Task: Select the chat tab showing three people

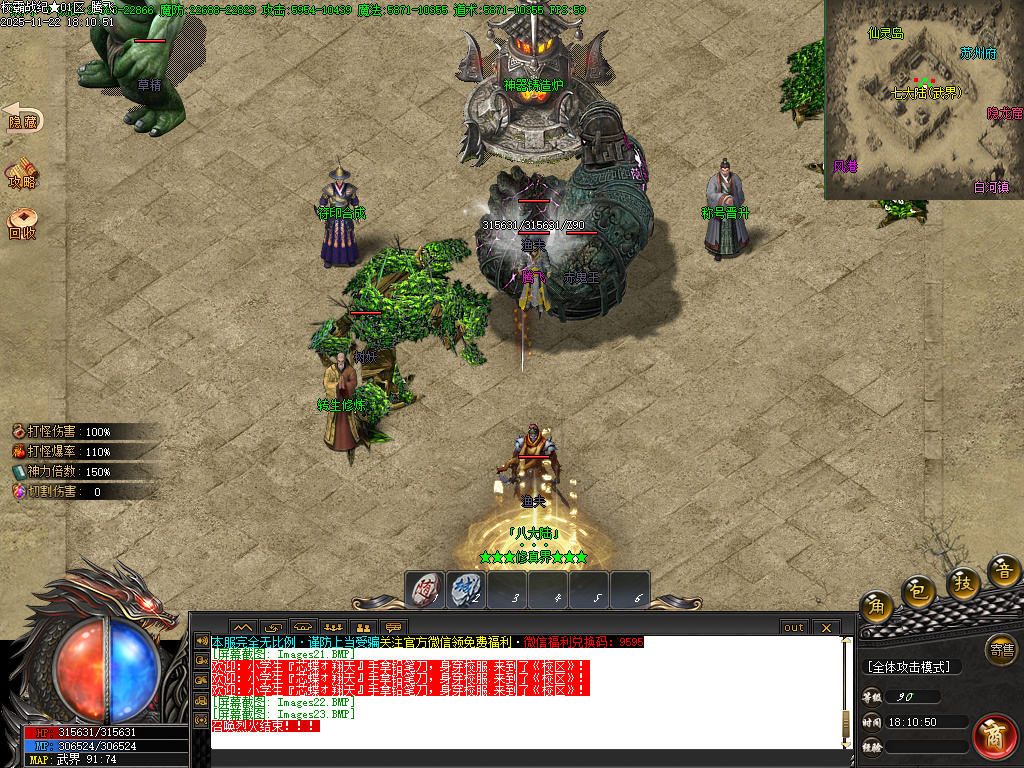Action: click(x=334, y=627)
